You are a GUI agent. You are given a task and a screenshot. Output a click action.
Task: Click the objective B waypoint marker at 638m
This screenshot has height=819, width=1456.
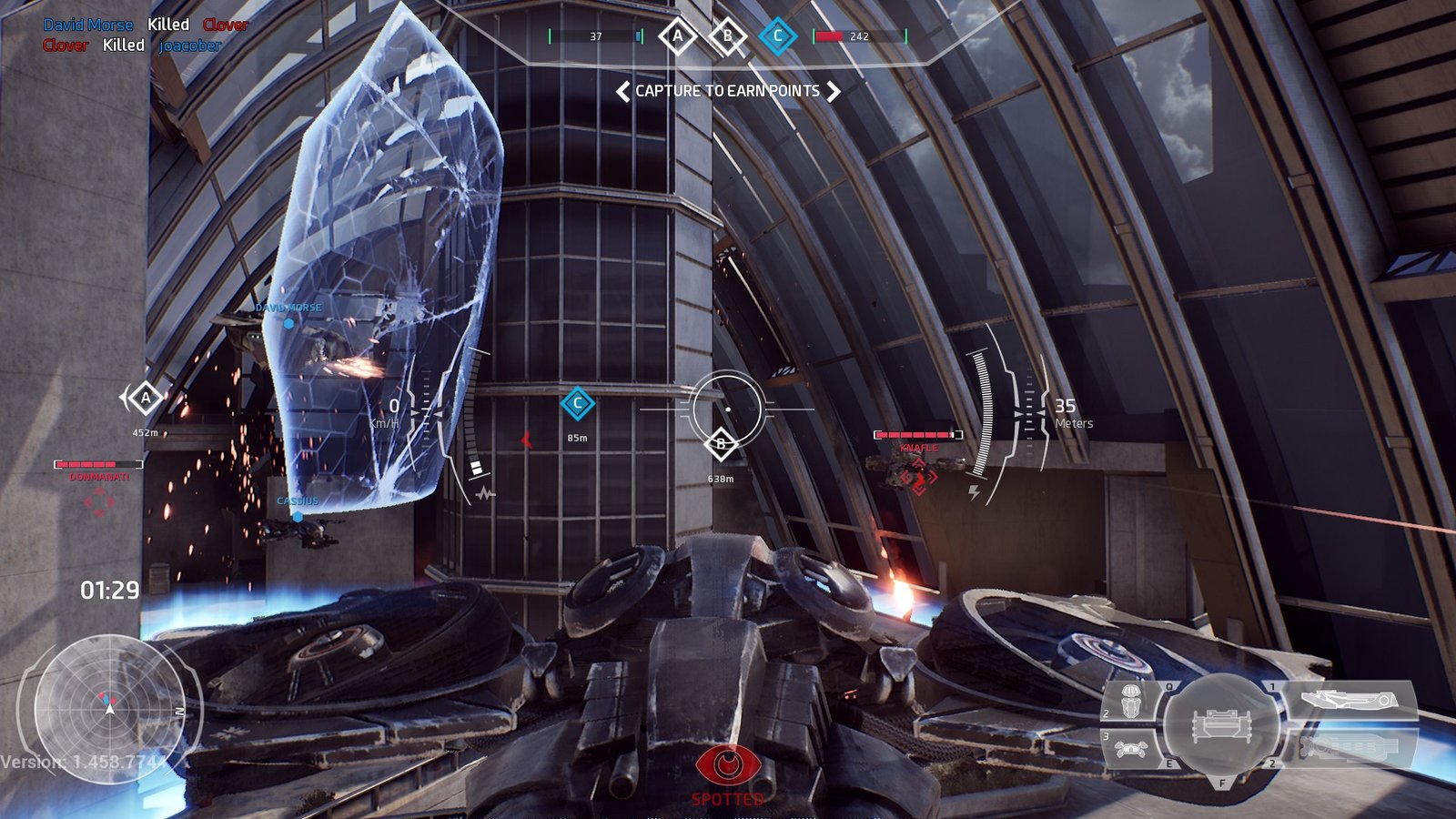point(721,444)
